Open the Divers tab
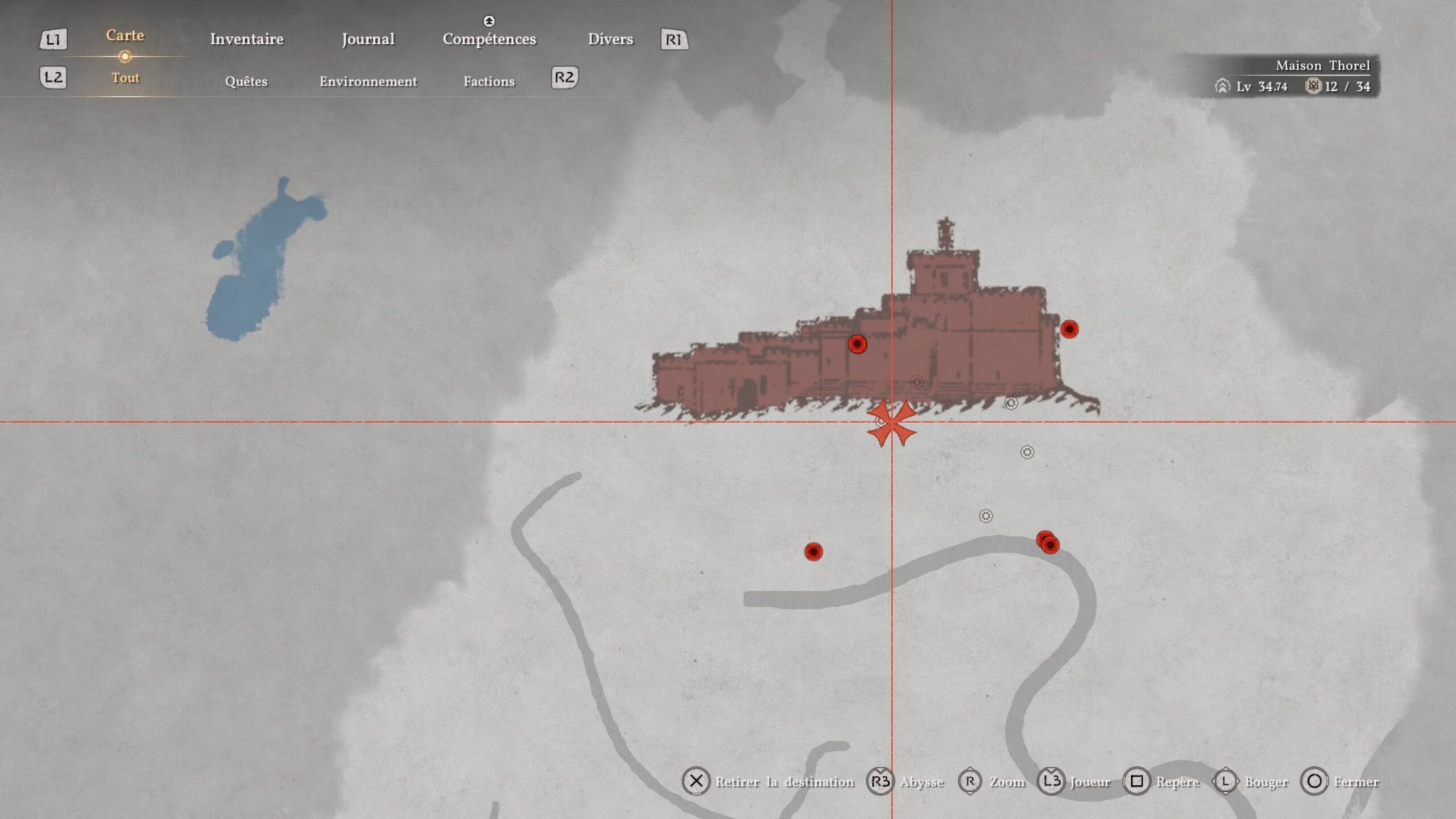Image resolution: width=1456 pixels, height=819 pixels. pyautogui.click(x=610, y=39)
